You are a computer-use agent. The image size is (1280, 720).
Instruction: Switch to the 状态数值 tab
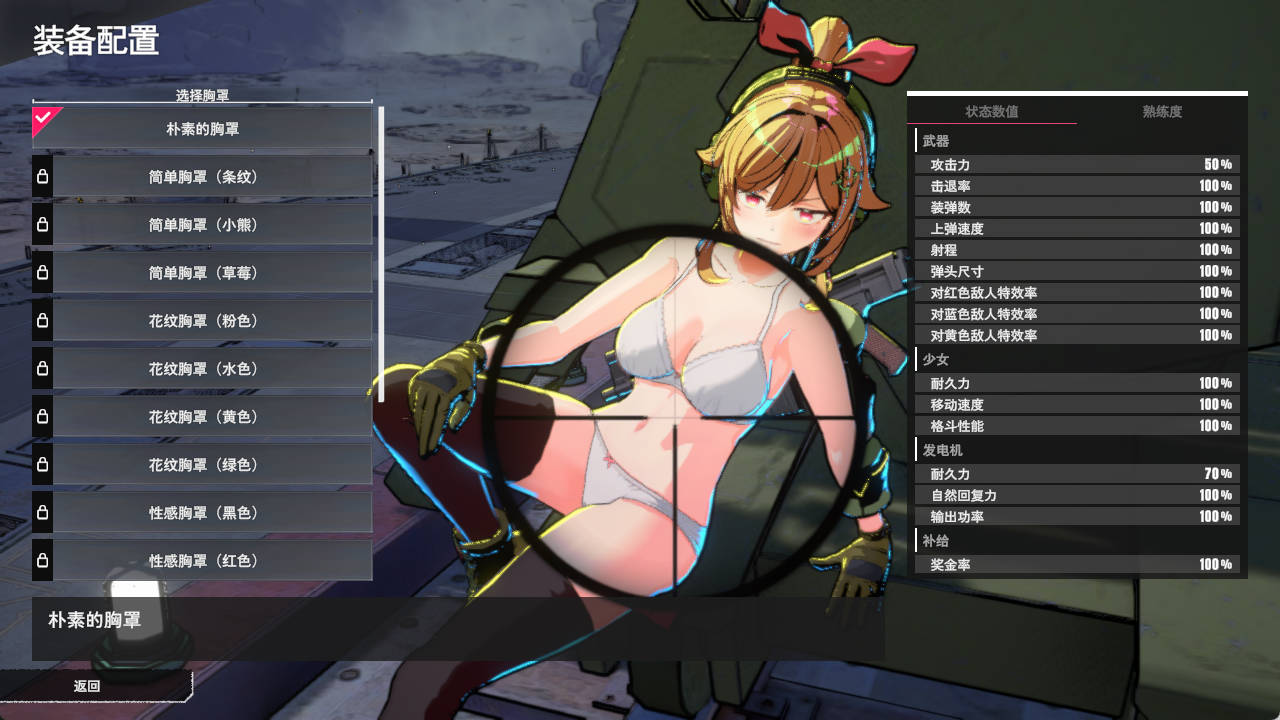993,112
